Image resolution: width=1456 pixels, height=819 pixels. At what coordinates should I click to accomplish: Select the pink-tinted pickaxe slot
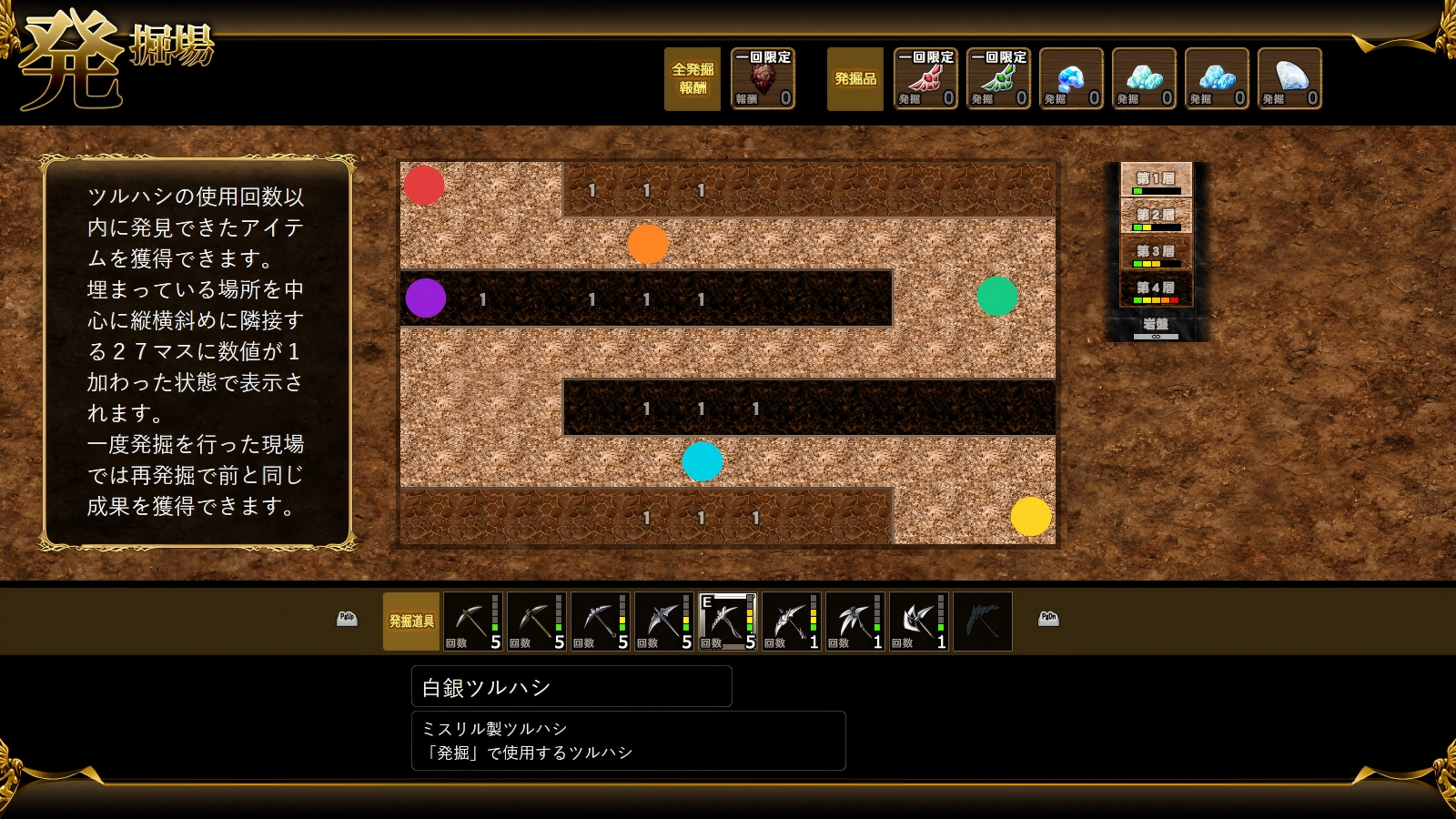click(791, 622)
